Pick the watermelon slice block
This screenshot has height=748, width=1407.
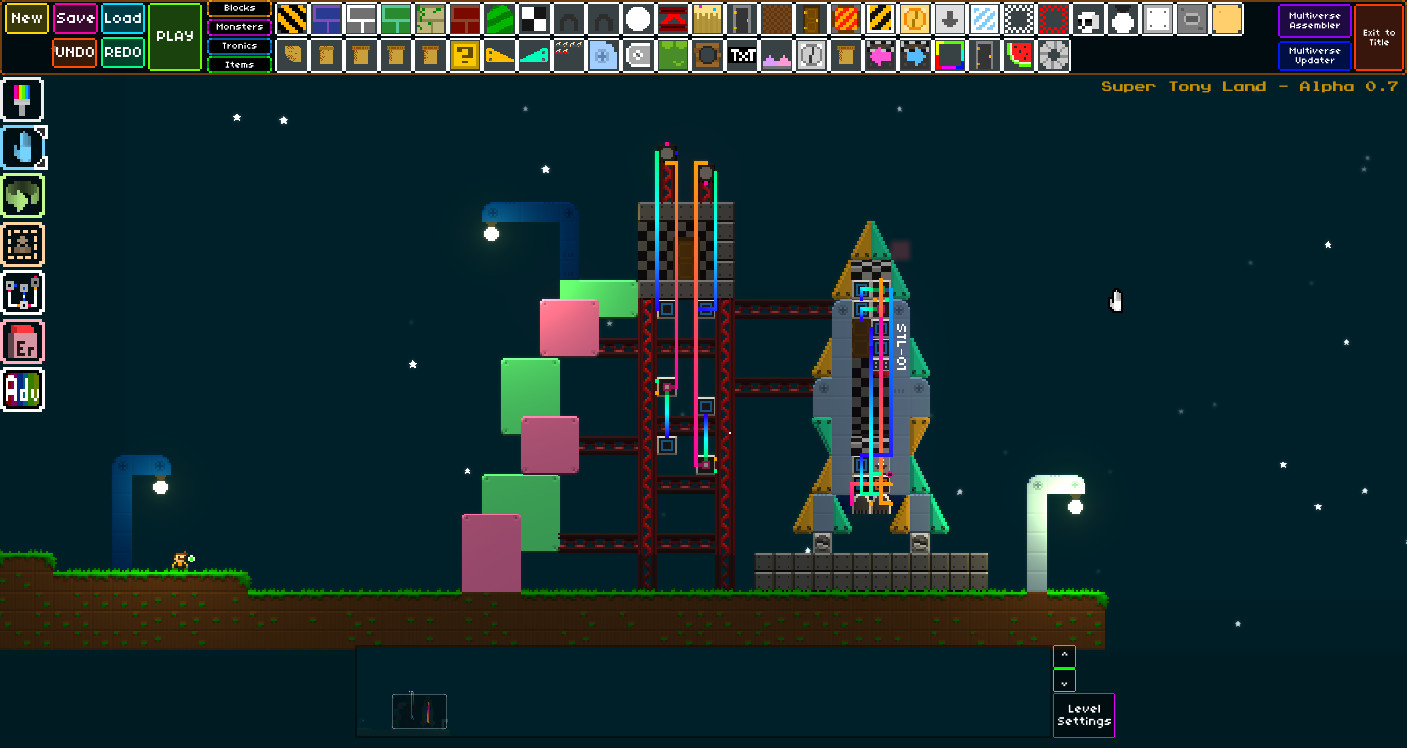pos(1019,56)
